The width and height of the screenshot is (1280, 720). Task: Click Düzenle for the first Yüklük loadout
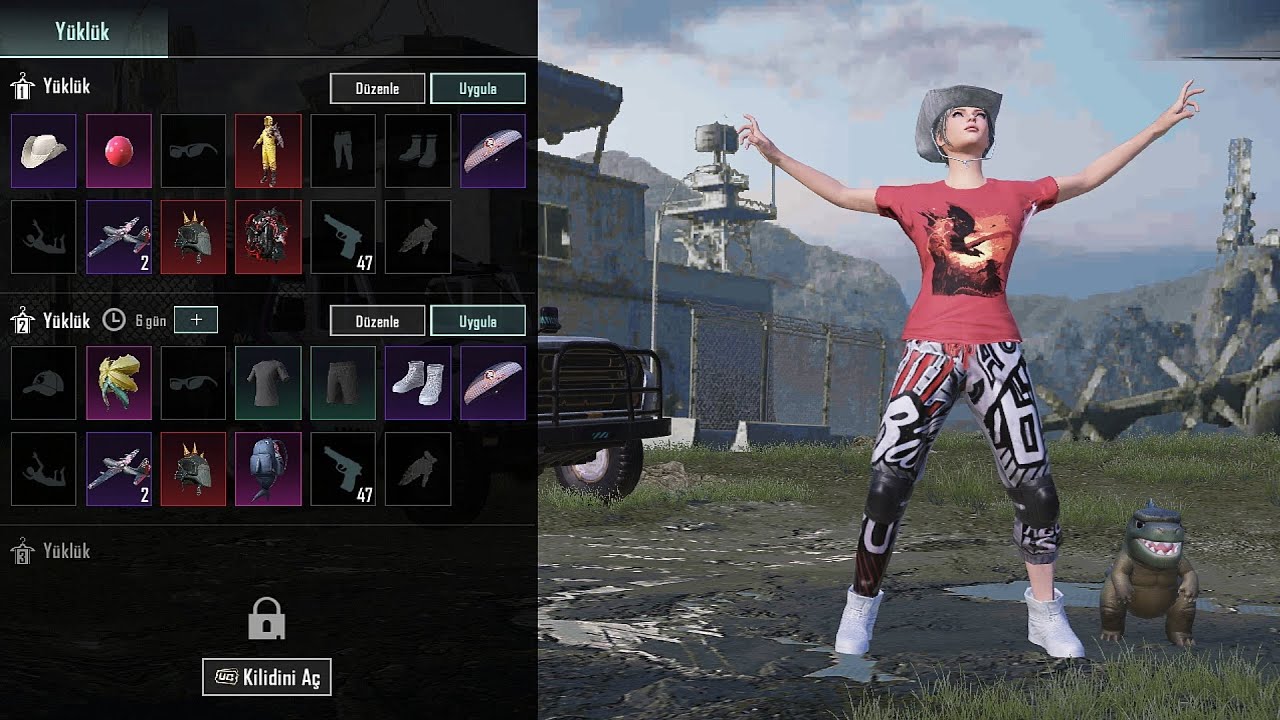[x=377, y=88]
